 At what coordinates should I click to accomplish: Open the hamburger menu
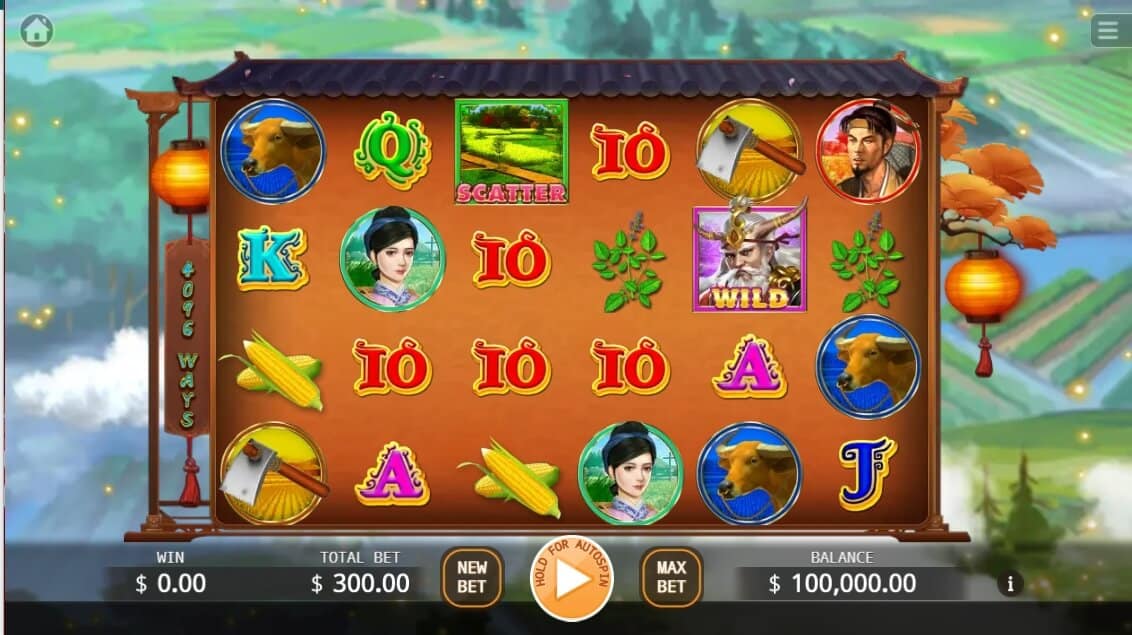(1108, 31)
